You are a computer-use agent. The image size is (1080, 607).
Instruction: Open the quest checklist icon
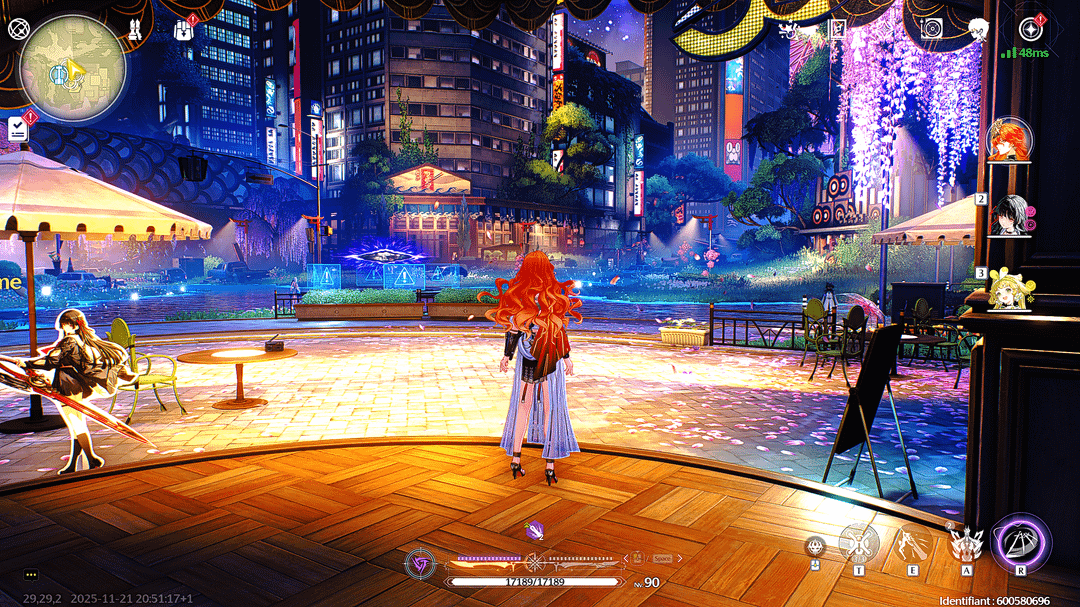pyautogui.click(x=18, y=128)
